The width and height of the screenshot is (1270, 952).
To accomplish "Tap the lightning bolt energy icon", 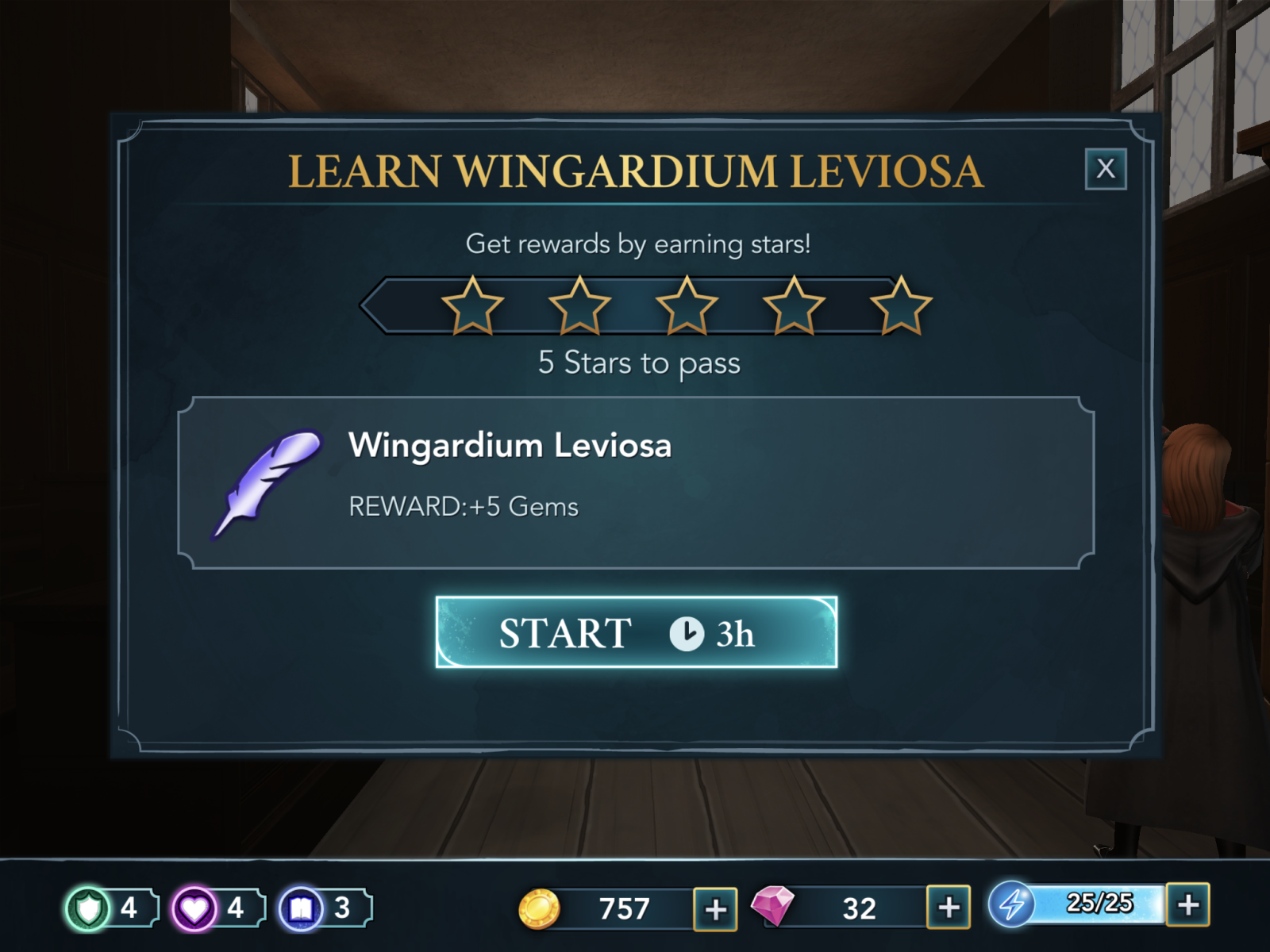I will [x=1011, y=904].
